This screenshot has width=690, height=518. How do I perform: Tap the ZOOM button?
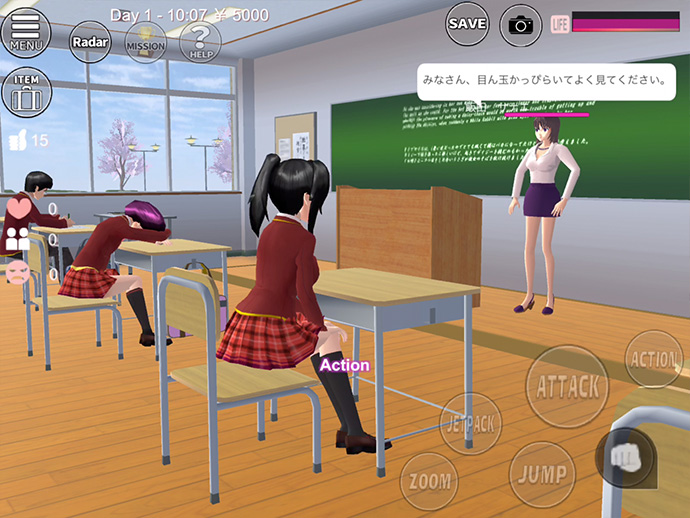click(429, 481)
